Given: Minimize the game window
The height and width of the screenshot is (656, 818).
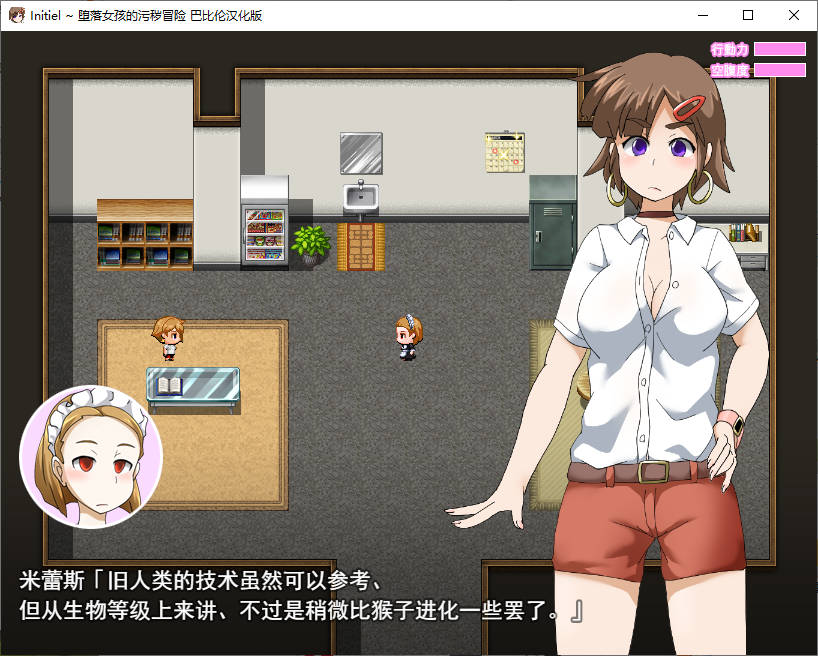Looking at the screenshot, I should 702,15.
